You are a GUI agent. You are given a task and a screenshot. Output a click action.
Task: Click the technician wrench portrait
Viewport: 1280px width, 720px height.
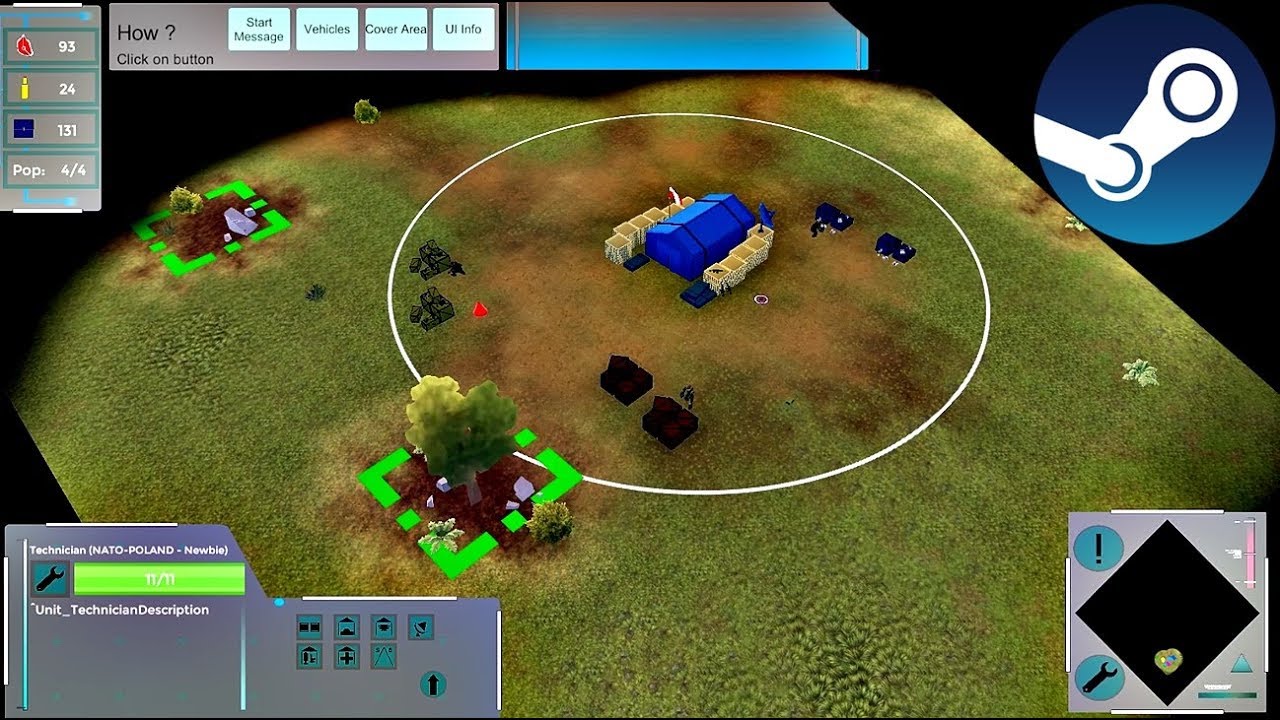tap(49, 578)
